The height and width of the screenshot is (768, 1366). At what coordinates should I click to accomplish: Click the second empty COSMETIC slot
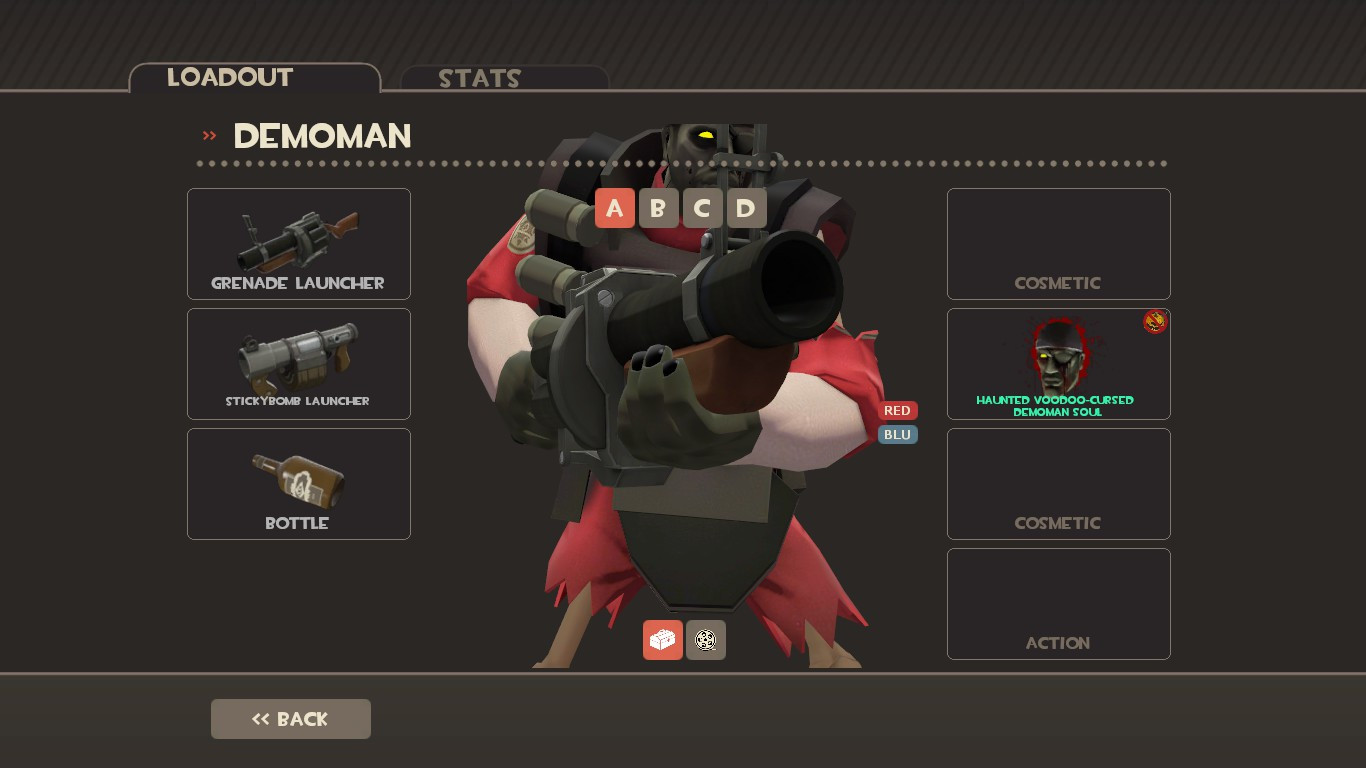pyautogui.click(x=1058, y=483)
